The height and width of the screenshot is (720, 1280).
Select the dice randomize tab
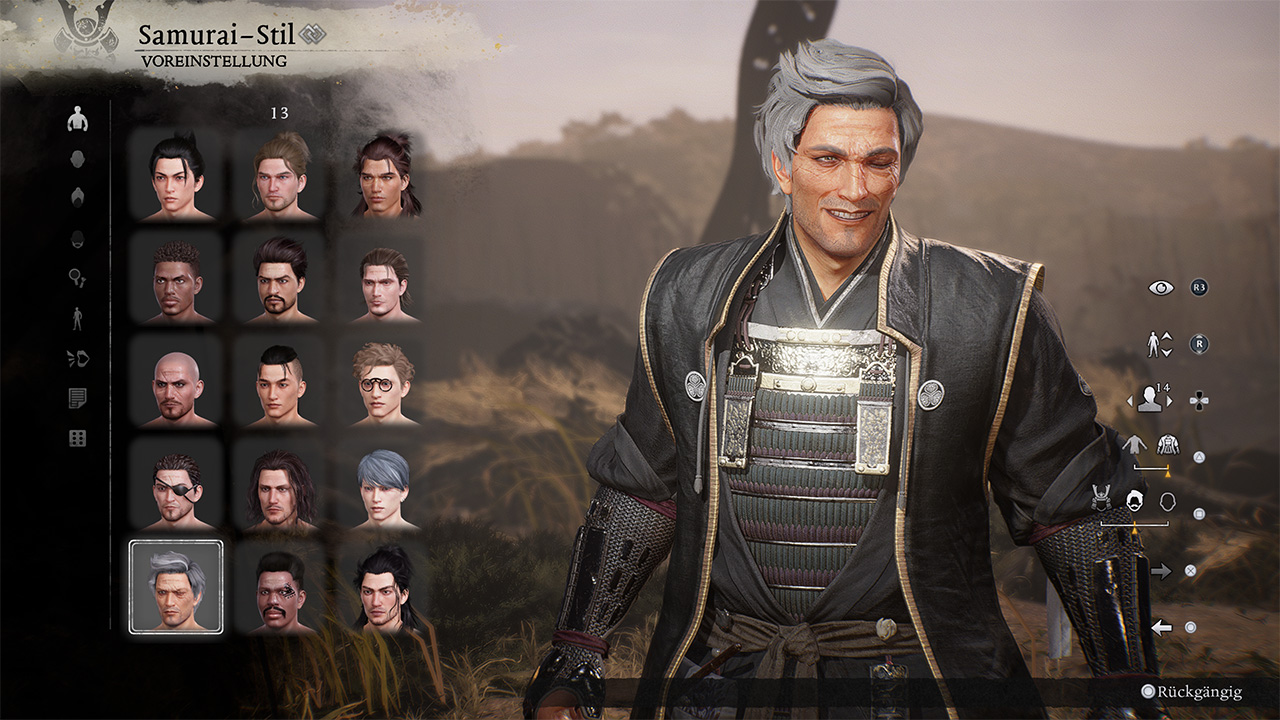tap(77, 439)
